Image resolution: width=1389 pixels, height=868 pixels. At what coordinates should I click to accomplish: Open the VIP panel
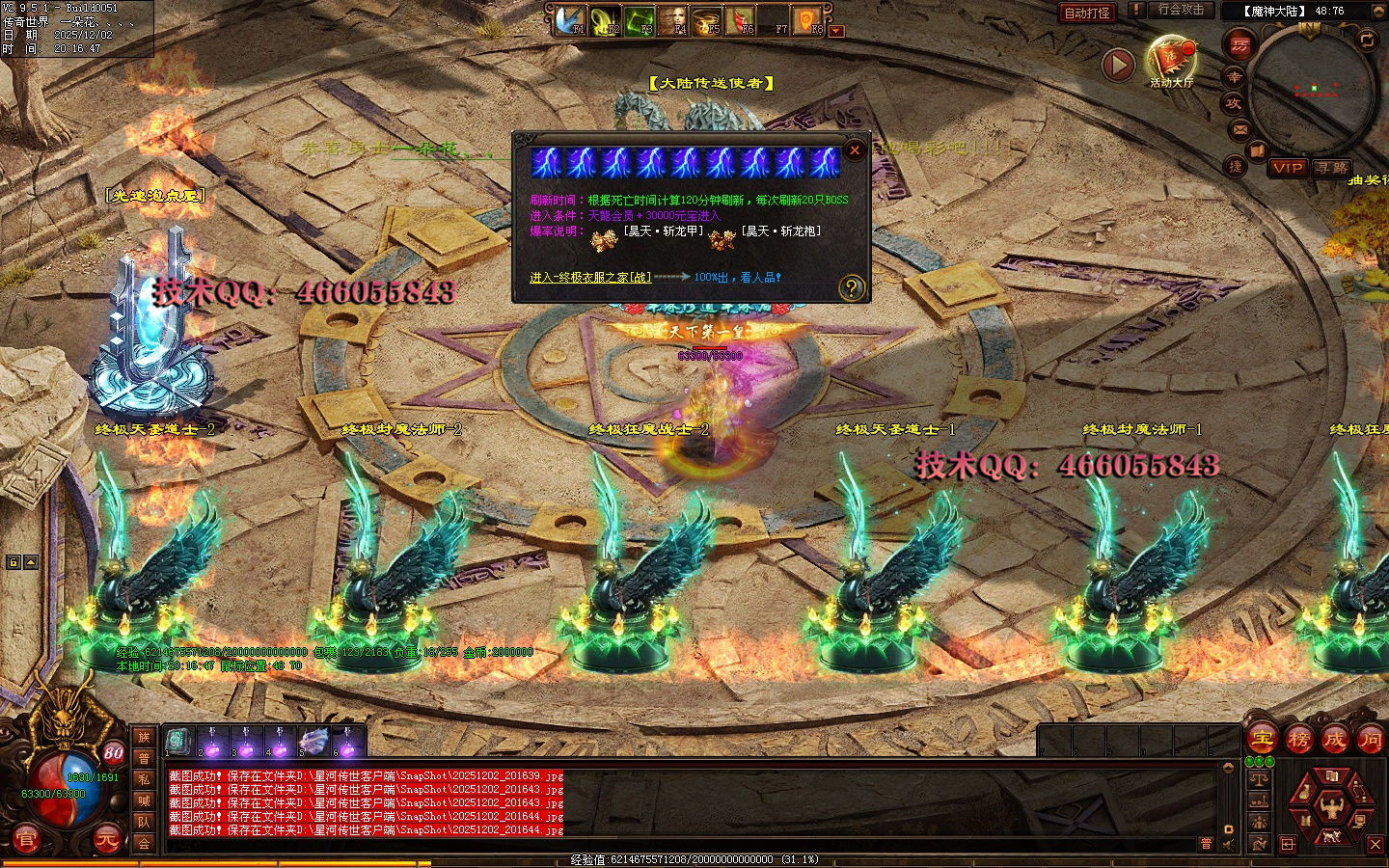pos(1288,168)
